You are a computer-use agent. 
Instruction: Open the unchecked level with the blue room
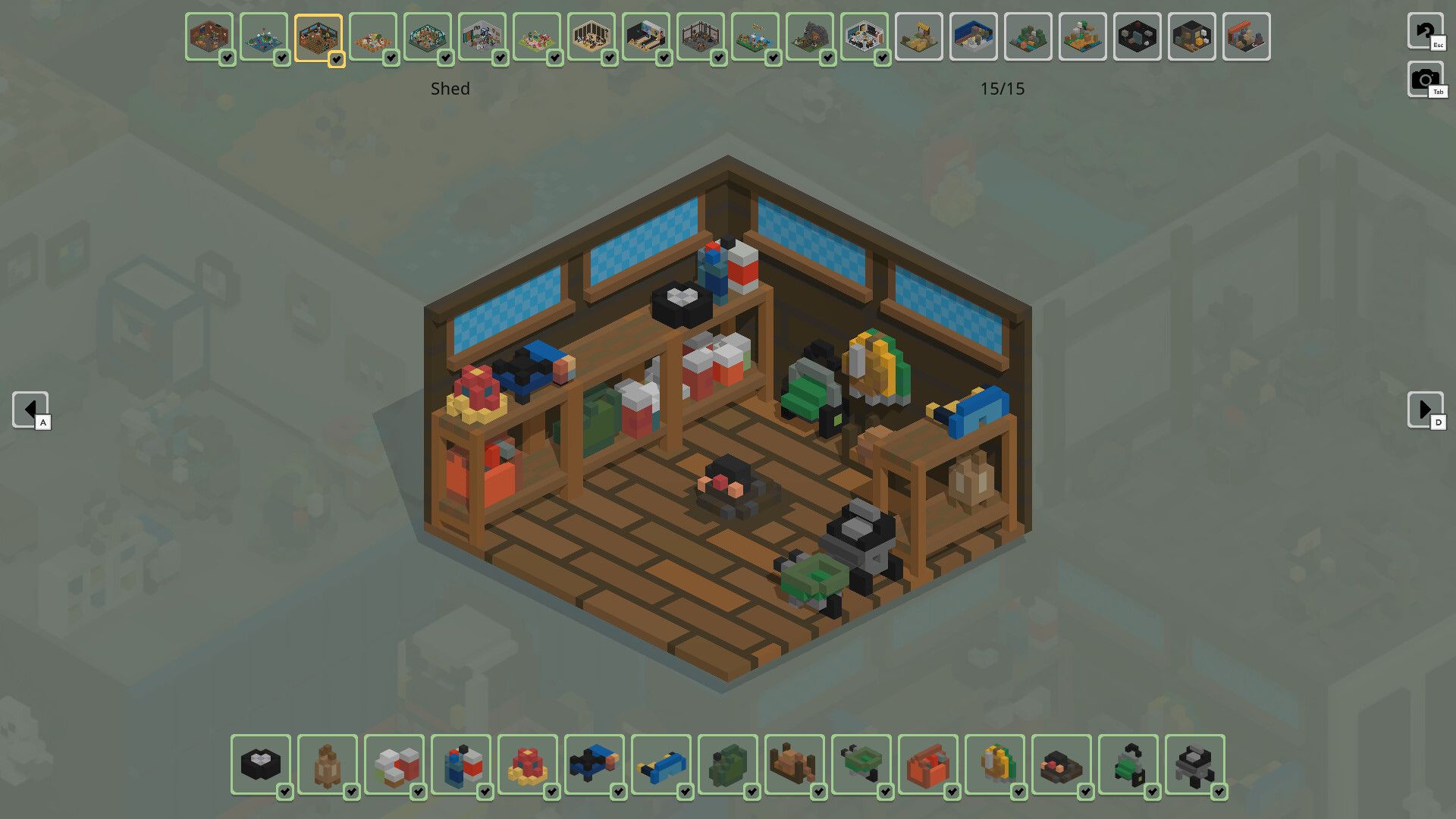(974, 37)
